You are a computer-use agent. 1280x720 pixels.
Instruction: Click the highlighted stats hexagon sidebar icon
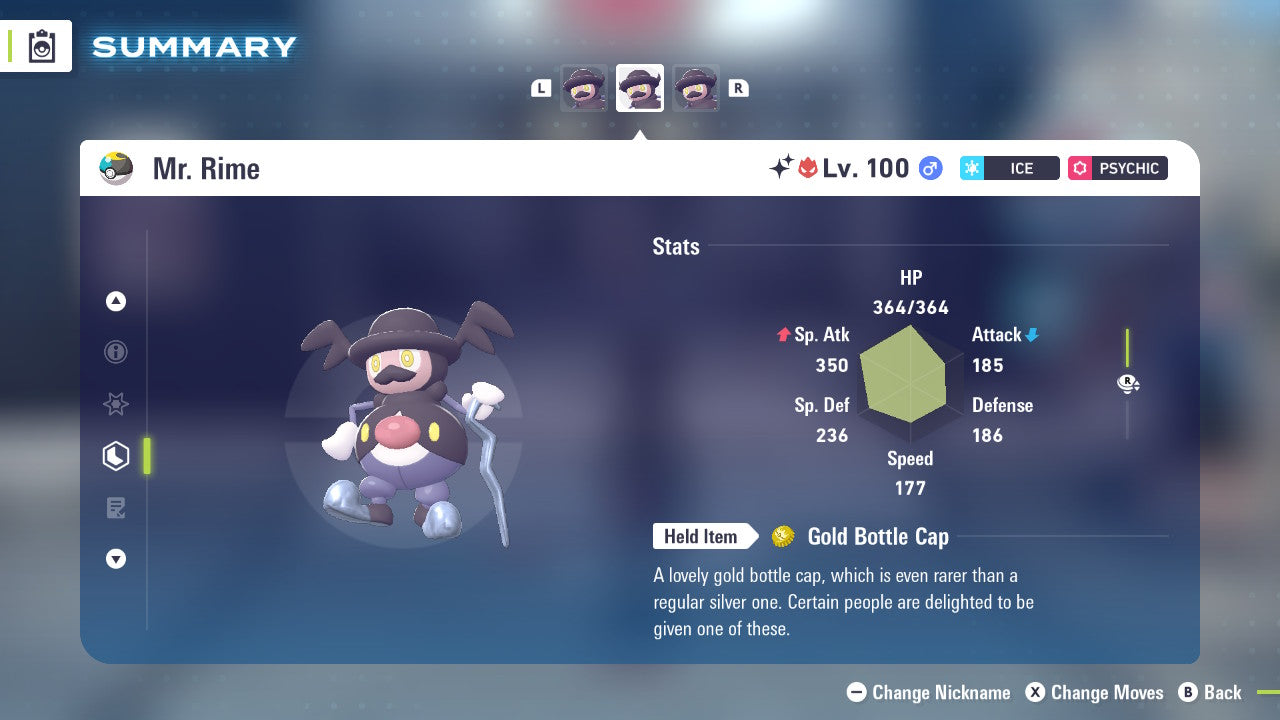coord(116,456)
